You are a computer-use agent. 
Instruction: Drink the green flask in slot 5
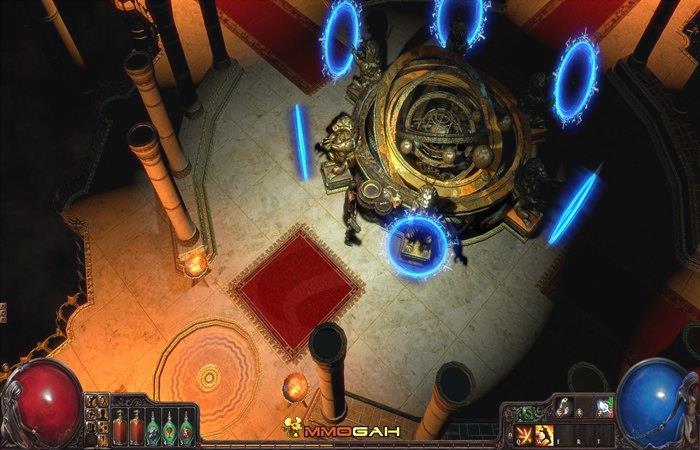pyautogui.click(x=186, y=426)
